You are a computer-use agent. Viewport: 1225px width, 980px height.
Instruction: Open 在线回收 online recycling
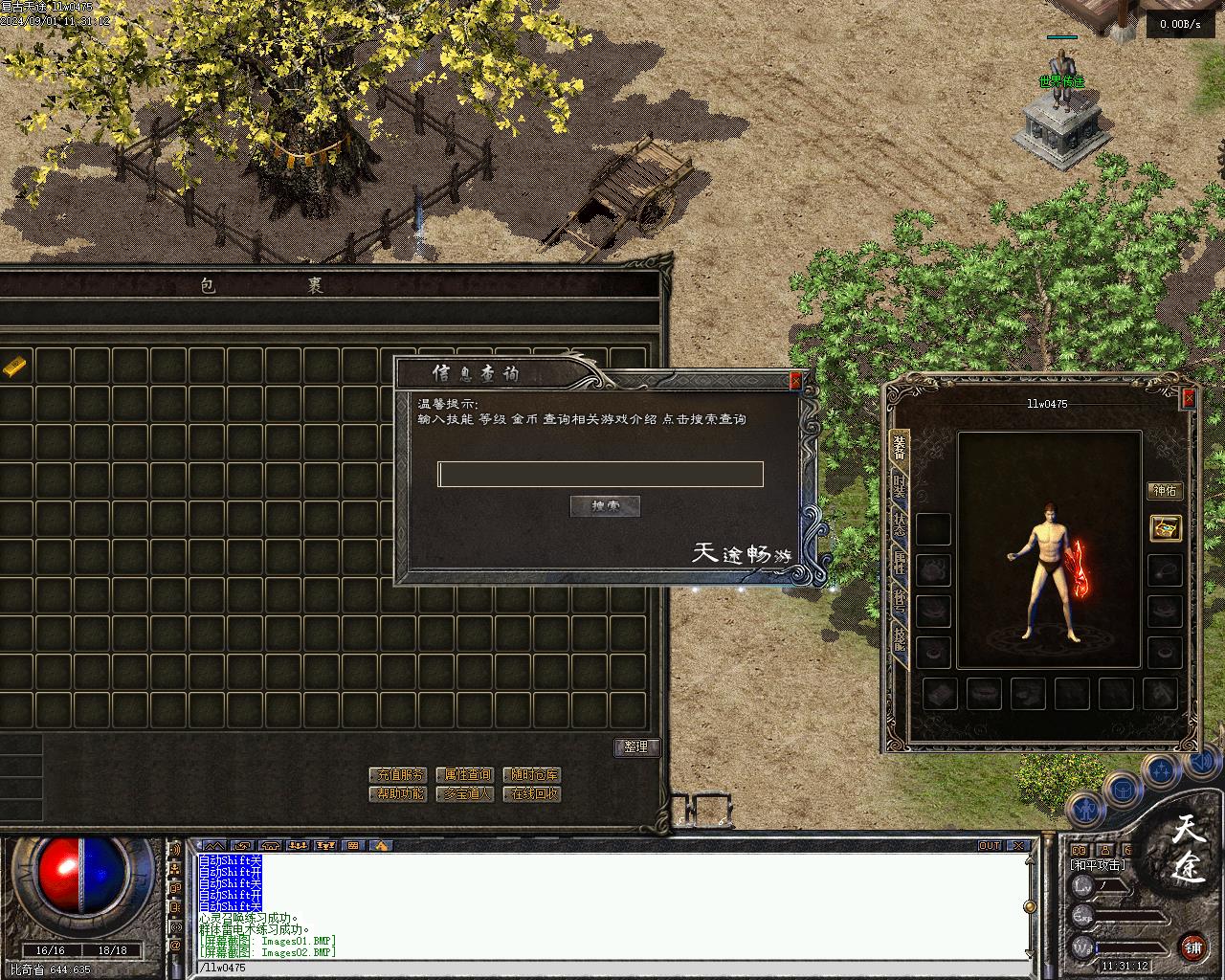click(x=532, y=793)
